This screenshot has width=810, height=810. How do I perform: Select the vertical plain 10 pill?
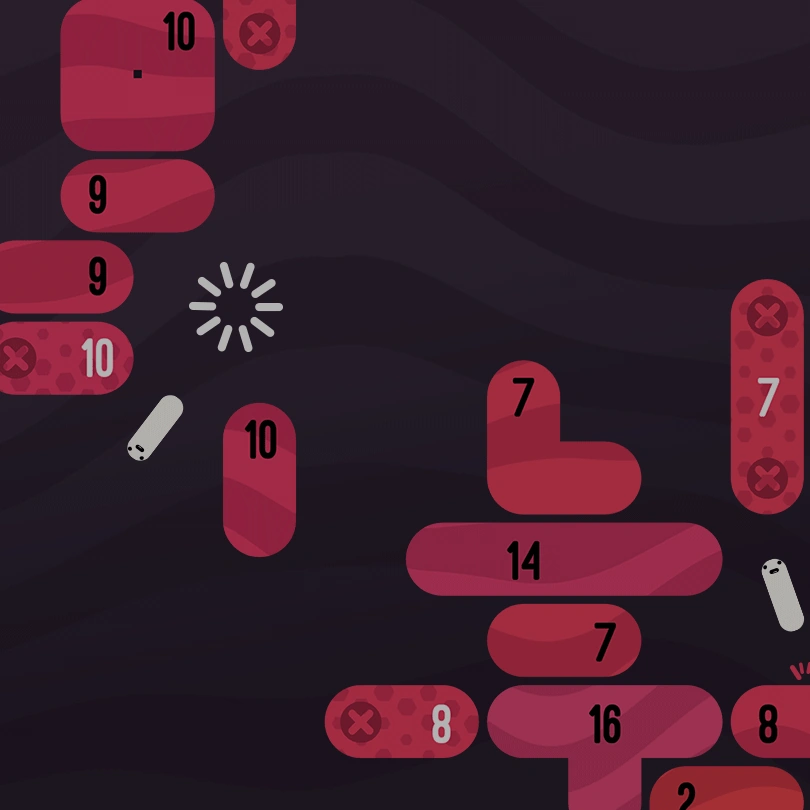259,480
